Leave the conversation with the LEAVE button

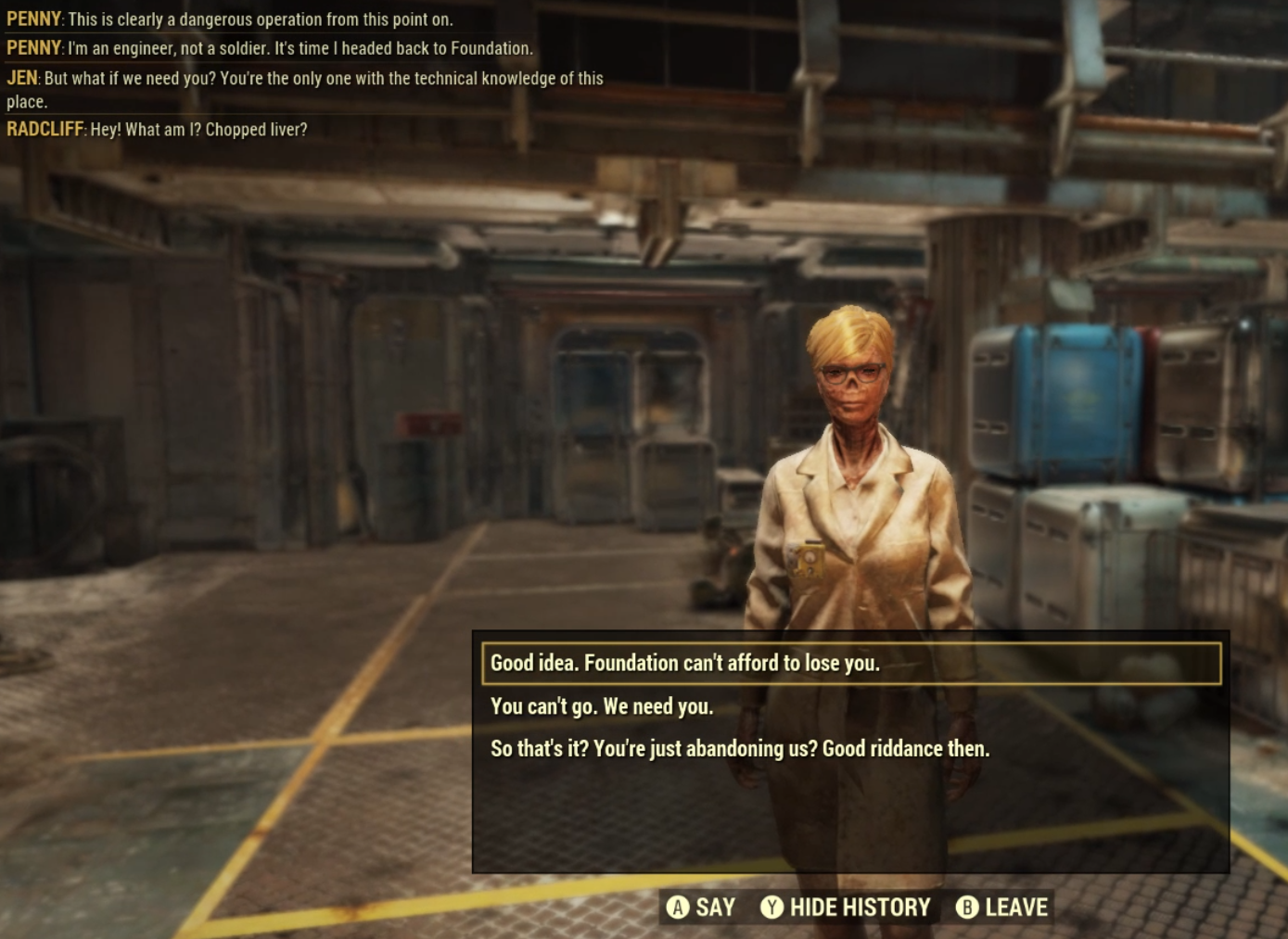click(1015, 907)
